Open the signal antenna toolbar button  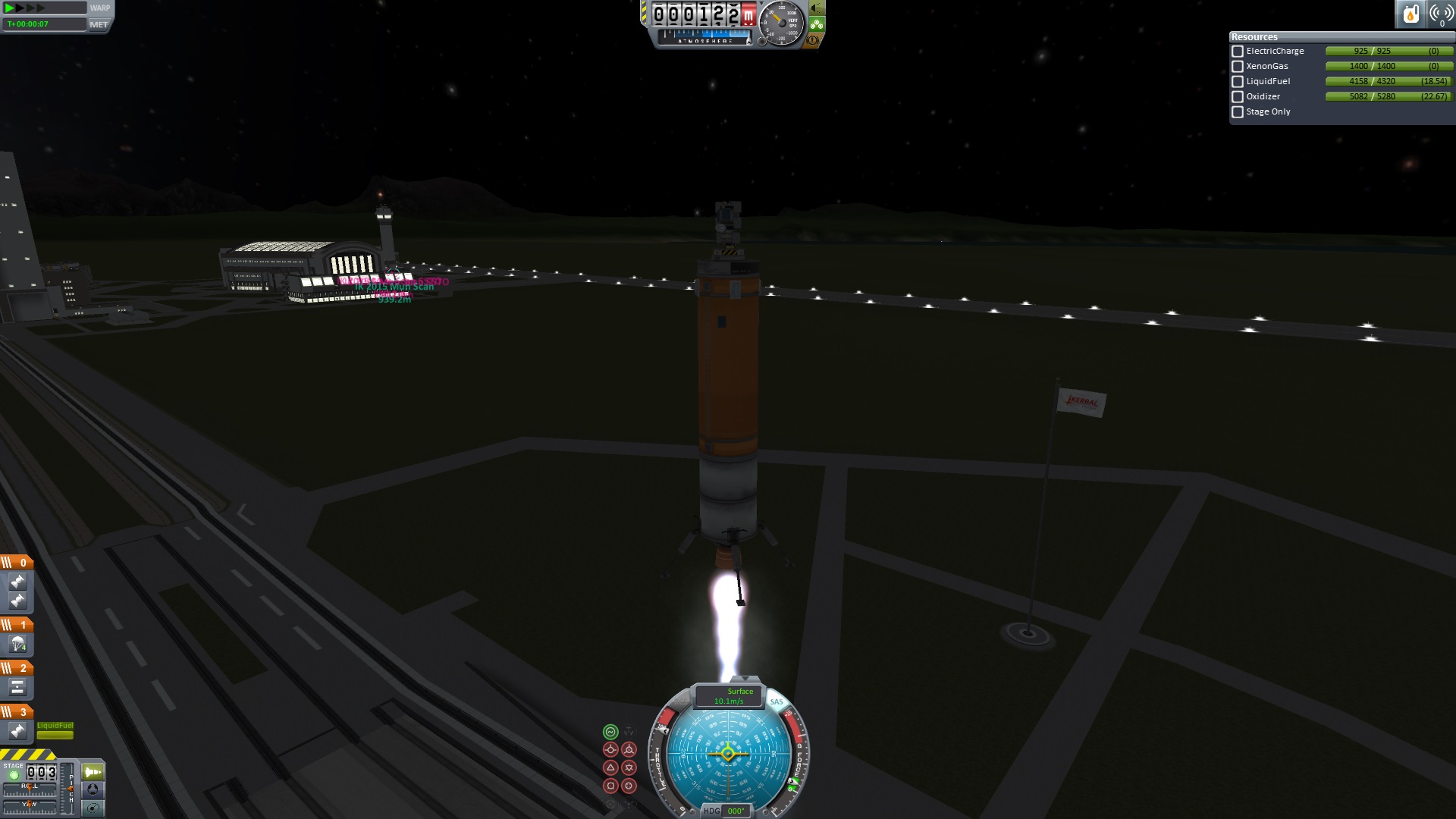[1441, 14]
